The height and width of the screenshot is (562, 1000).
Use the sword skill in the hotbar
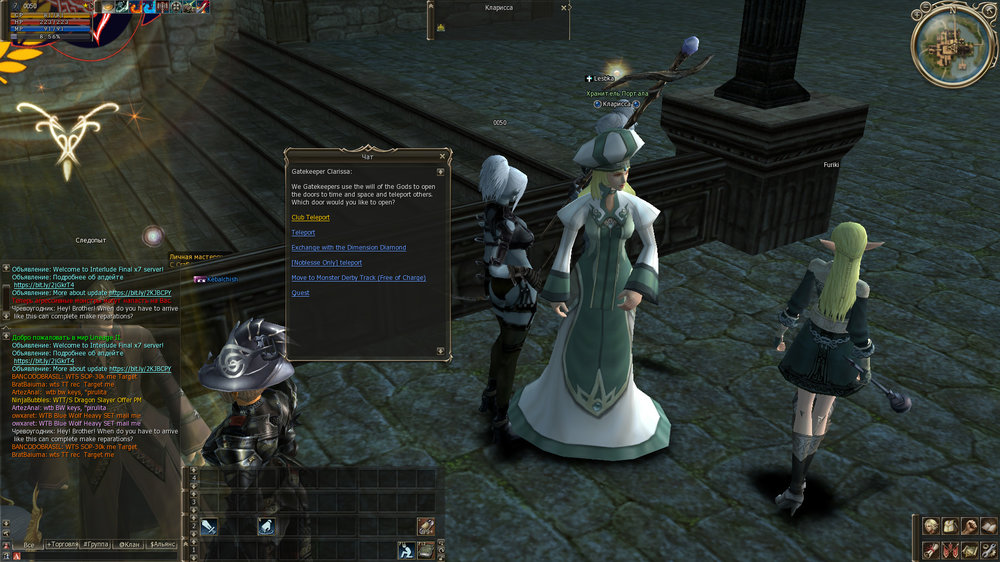coord(209,527)
